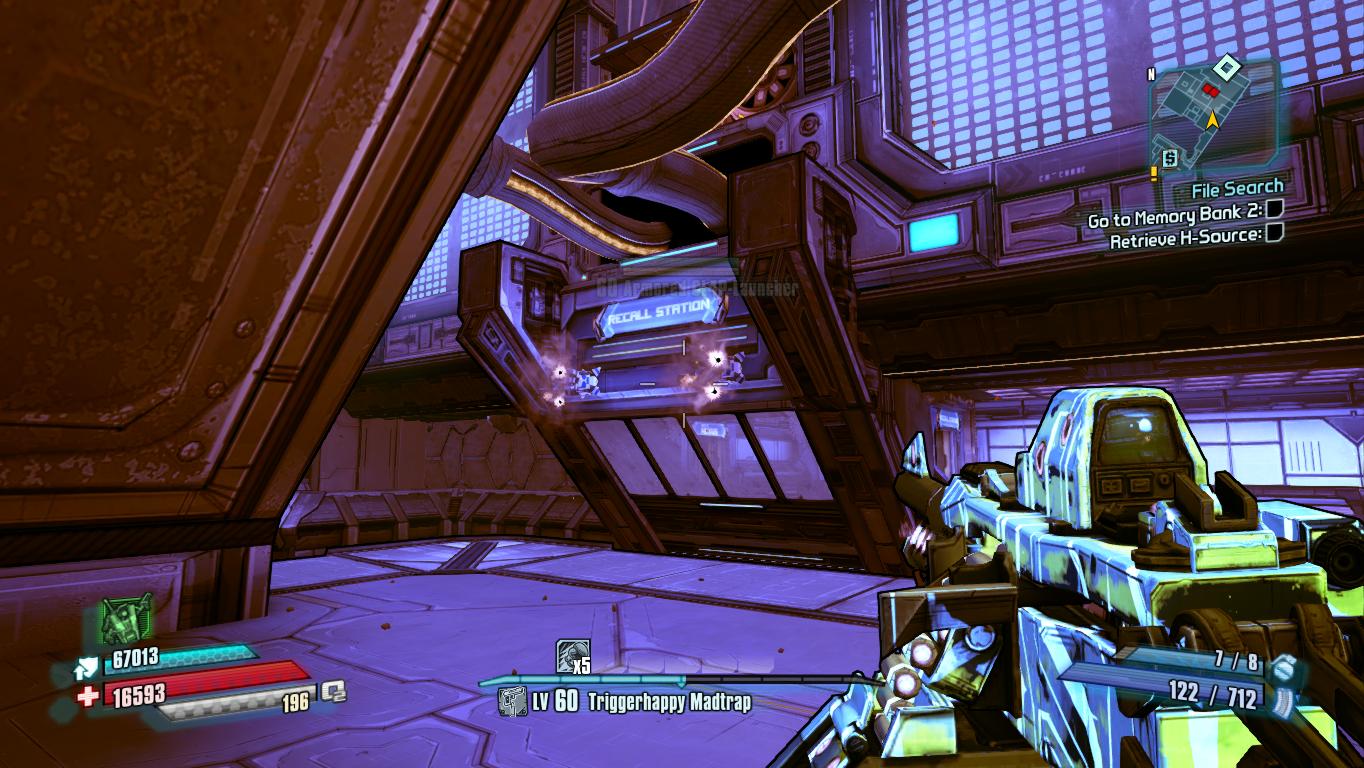Tick the Go to Memory Bank 2 checkbox
The image size is (1364, 768).
point(1274,211)
